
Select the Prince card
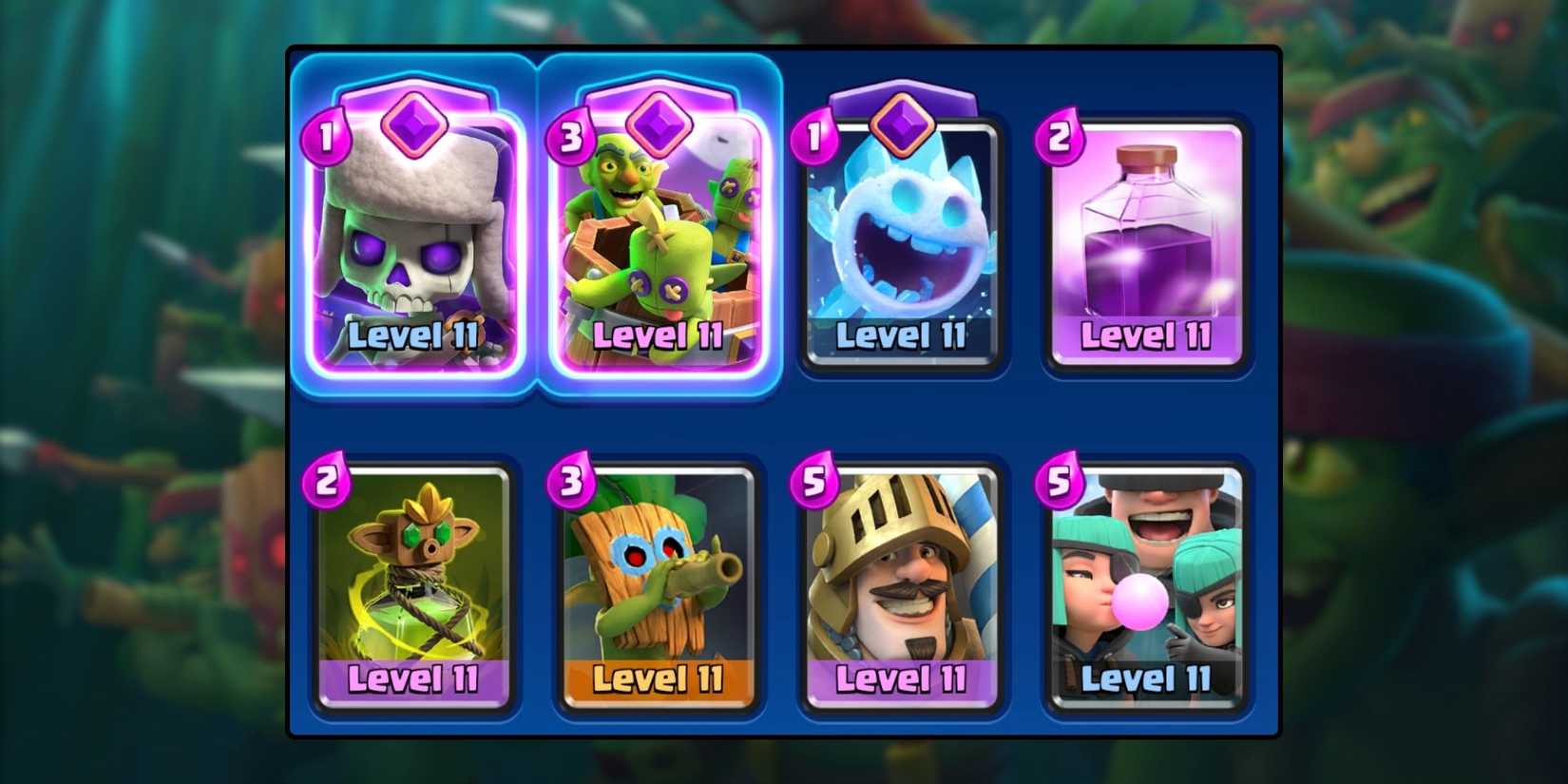pos(901,580)
